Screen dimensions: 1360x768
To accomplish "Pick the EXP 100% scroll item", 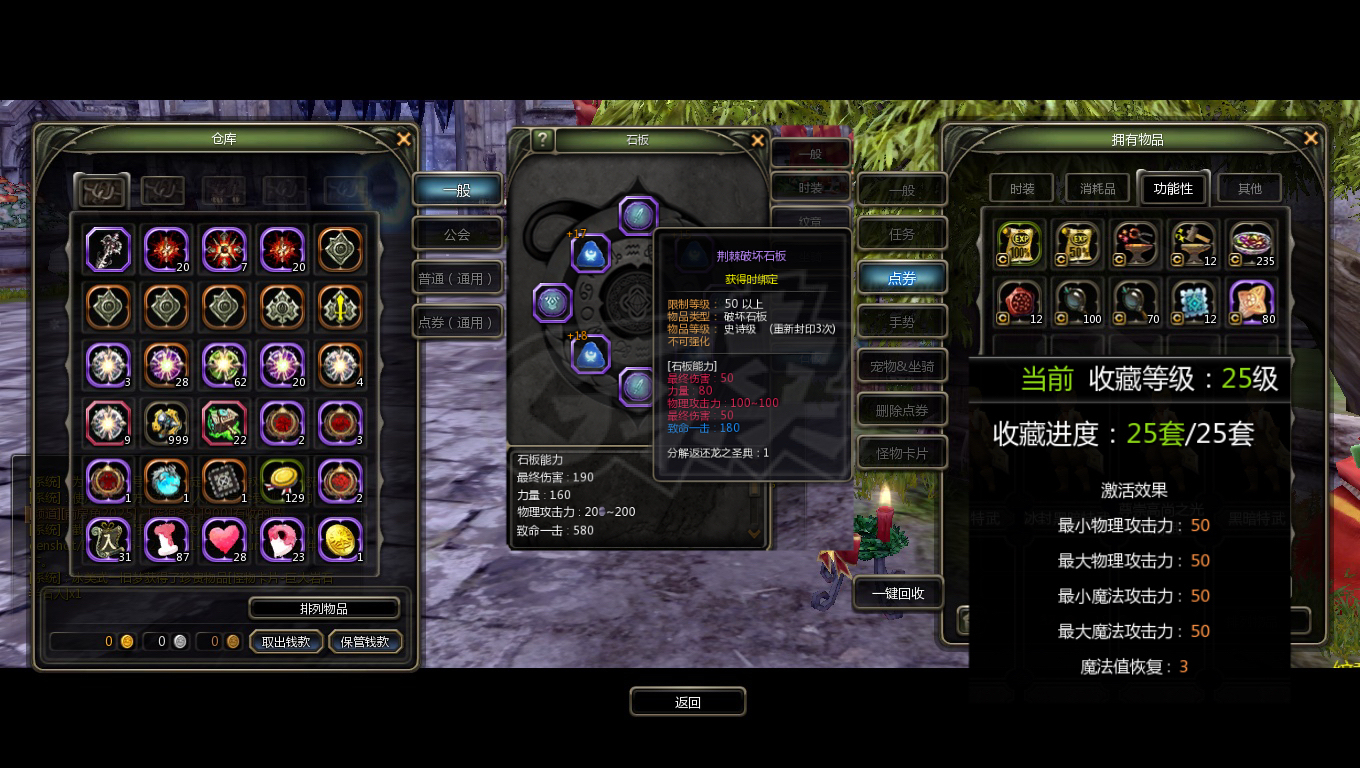I will click(x=1020, y=244).
